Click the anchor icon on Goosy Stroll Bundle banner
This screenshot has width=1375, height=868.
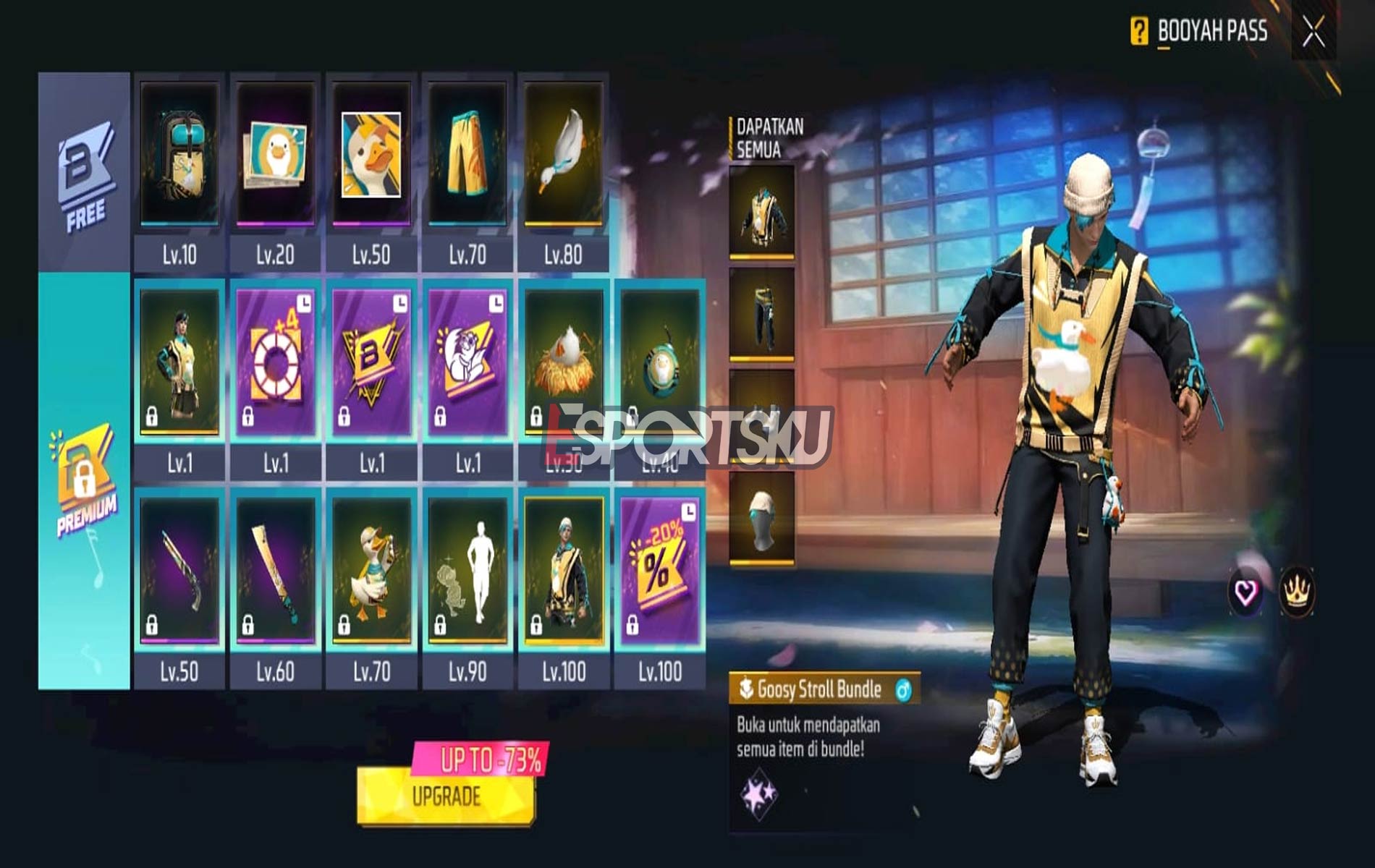click(746, 690)
